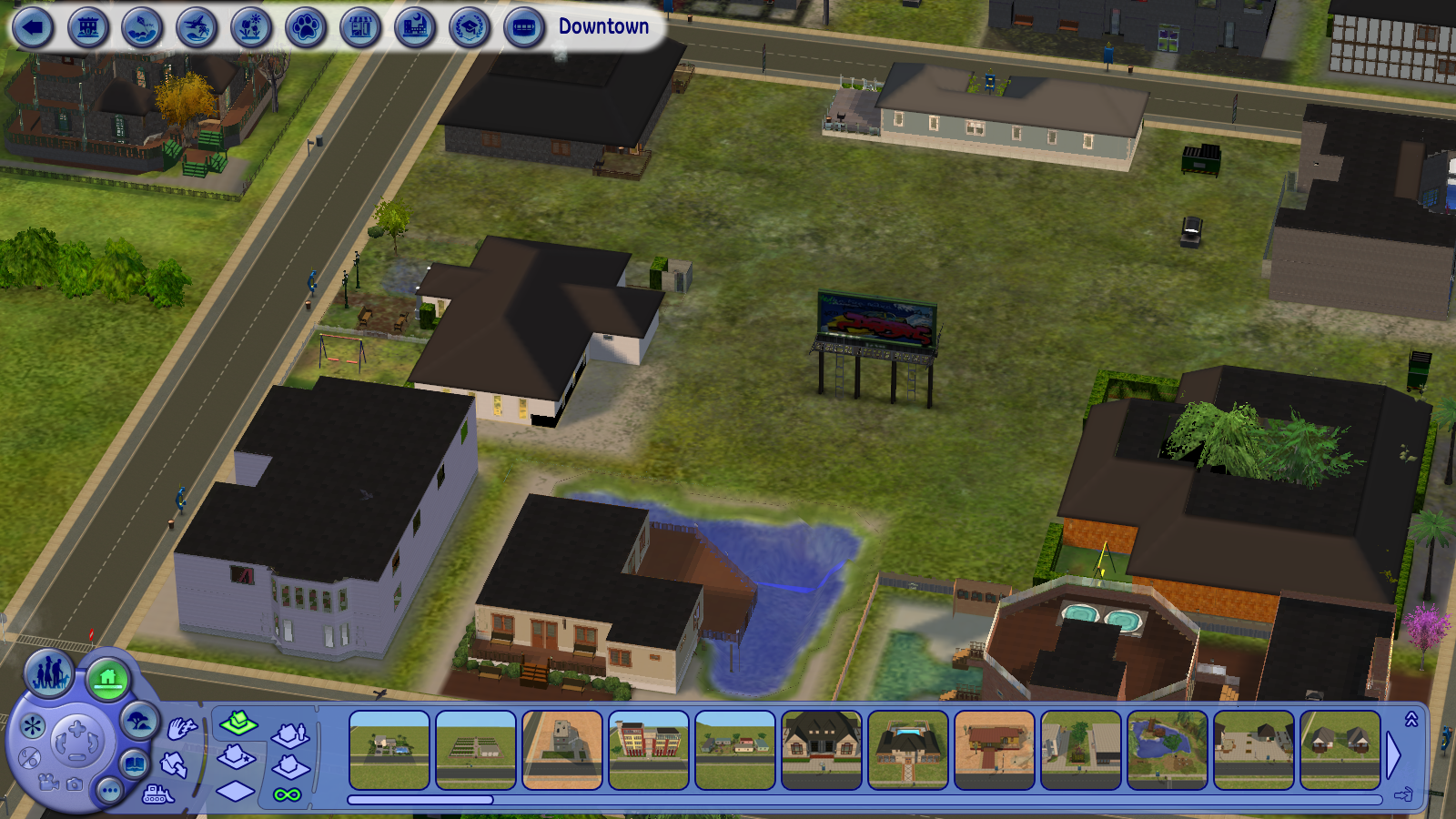The image size is (1456, 819).
Task: Enable the occupied lots filter
Action: (x=289, y=736)
